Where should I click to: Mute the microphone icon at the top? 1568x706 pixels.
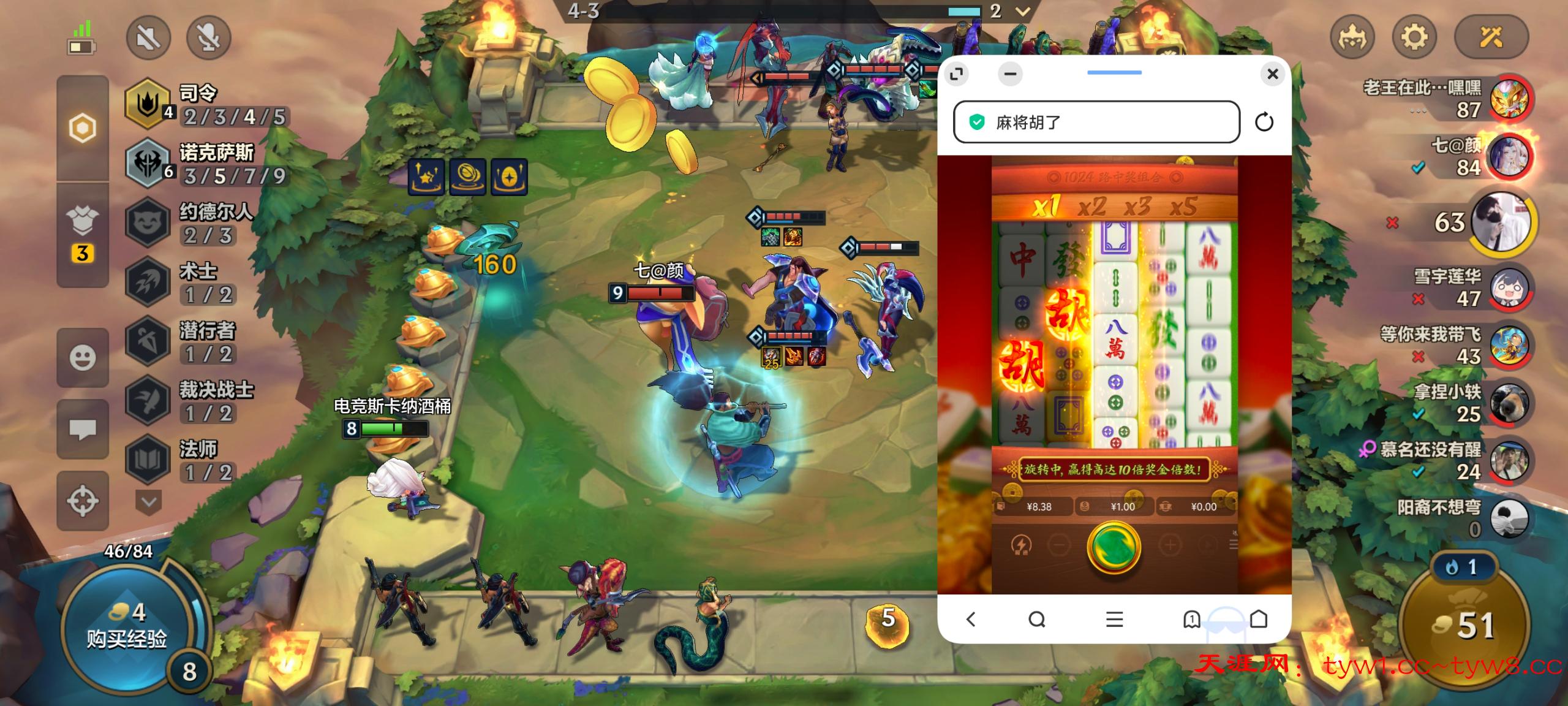(208, 37)
